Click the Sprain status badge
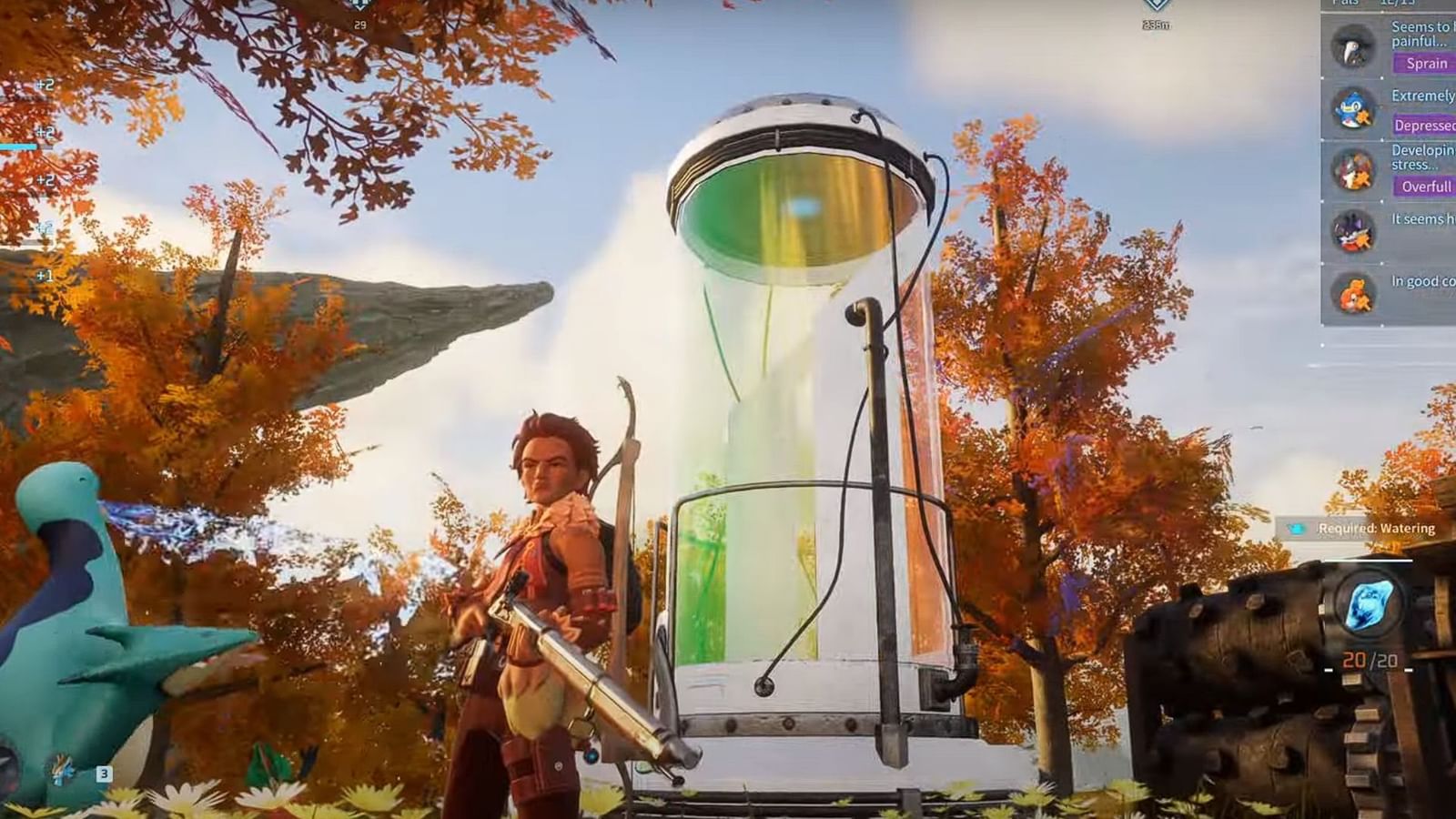Screen dimensions: 1456x819 click(1427, 63)
